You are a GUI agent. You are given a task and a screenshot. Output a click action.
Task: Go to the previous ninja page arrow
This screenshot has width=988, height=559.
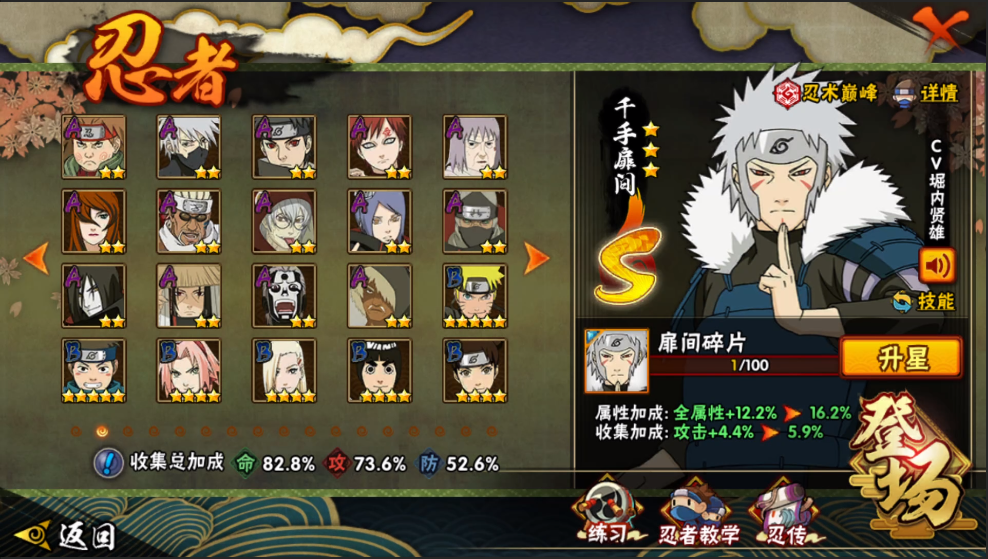[x=36, y=258]
